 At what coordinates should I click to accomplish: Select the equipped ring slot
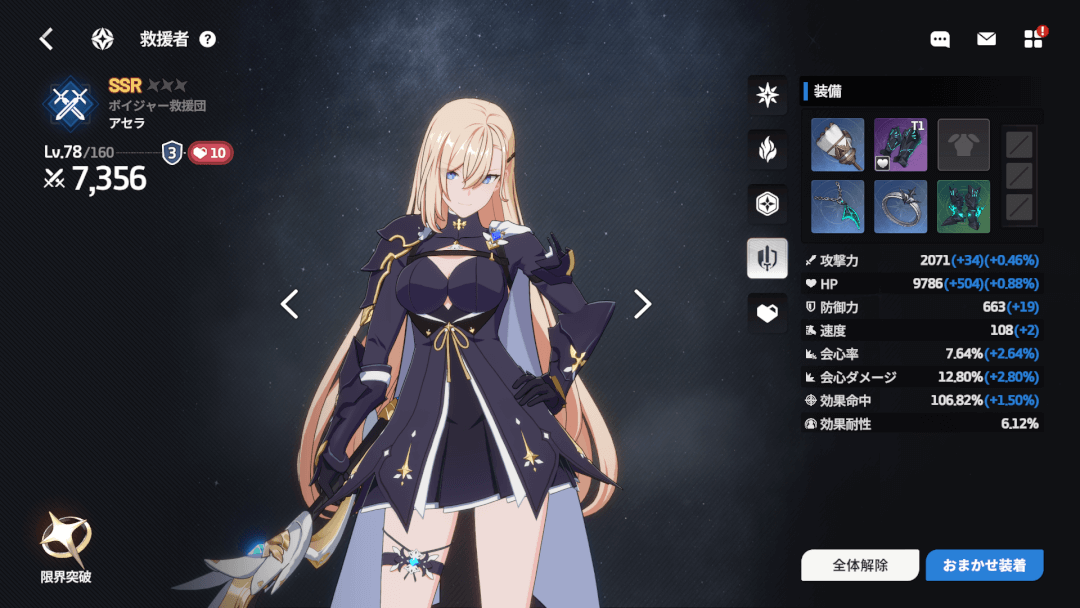coord(900,206)
